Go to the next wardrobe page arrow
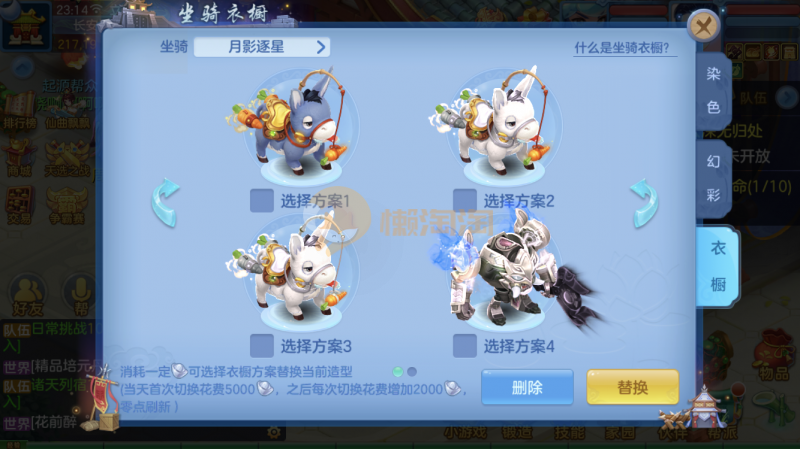 pyautogui.click(x=644, y=201)
